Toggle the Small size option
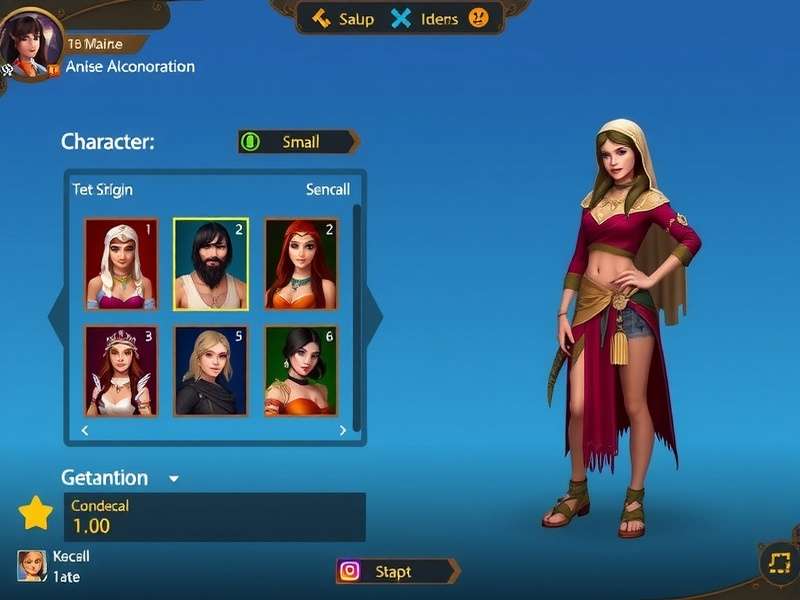Viewport: 800px width, 600px height. tap(298, 142)
